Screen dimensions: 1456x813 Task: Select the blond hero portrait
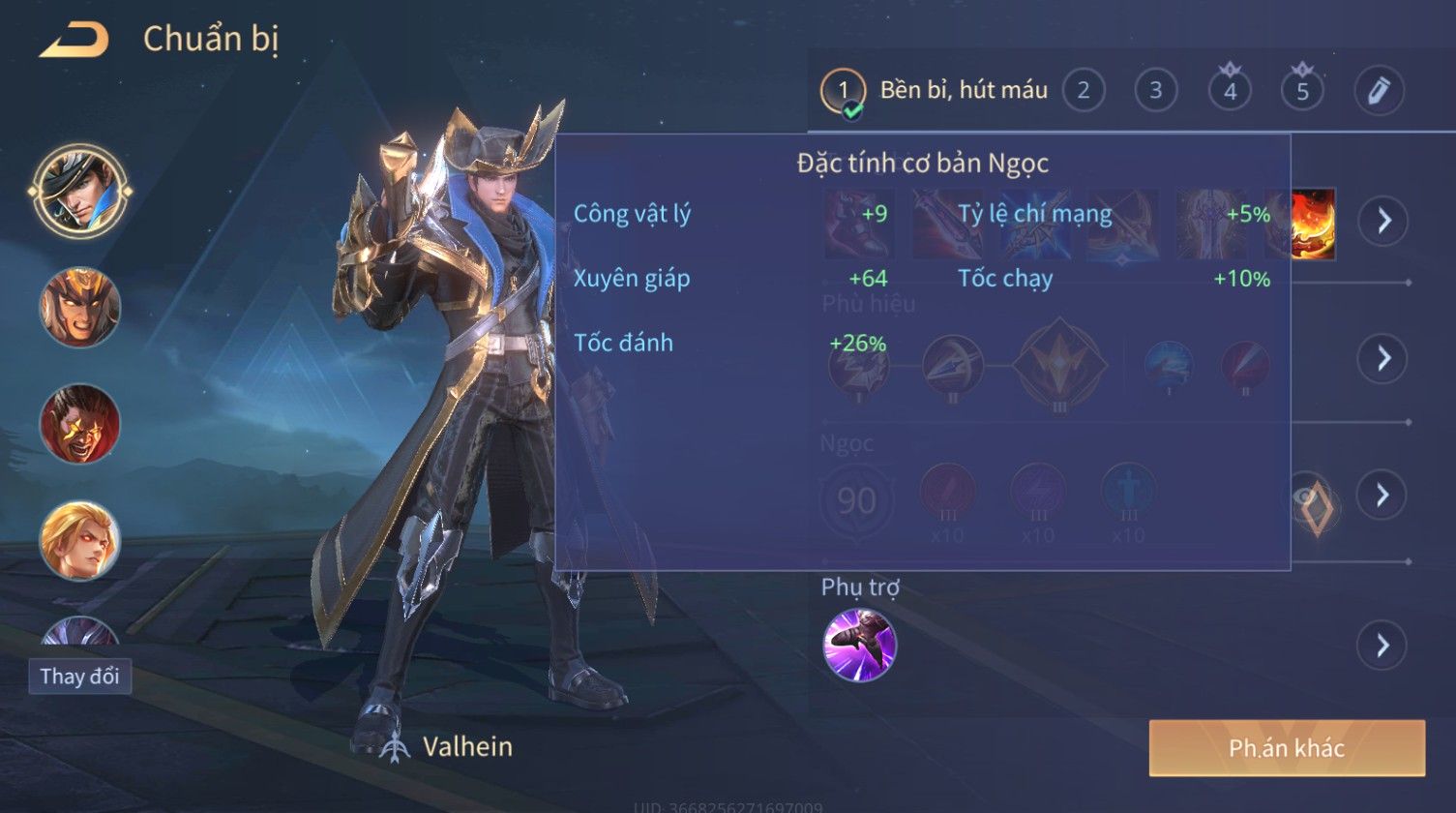point(79,540)
